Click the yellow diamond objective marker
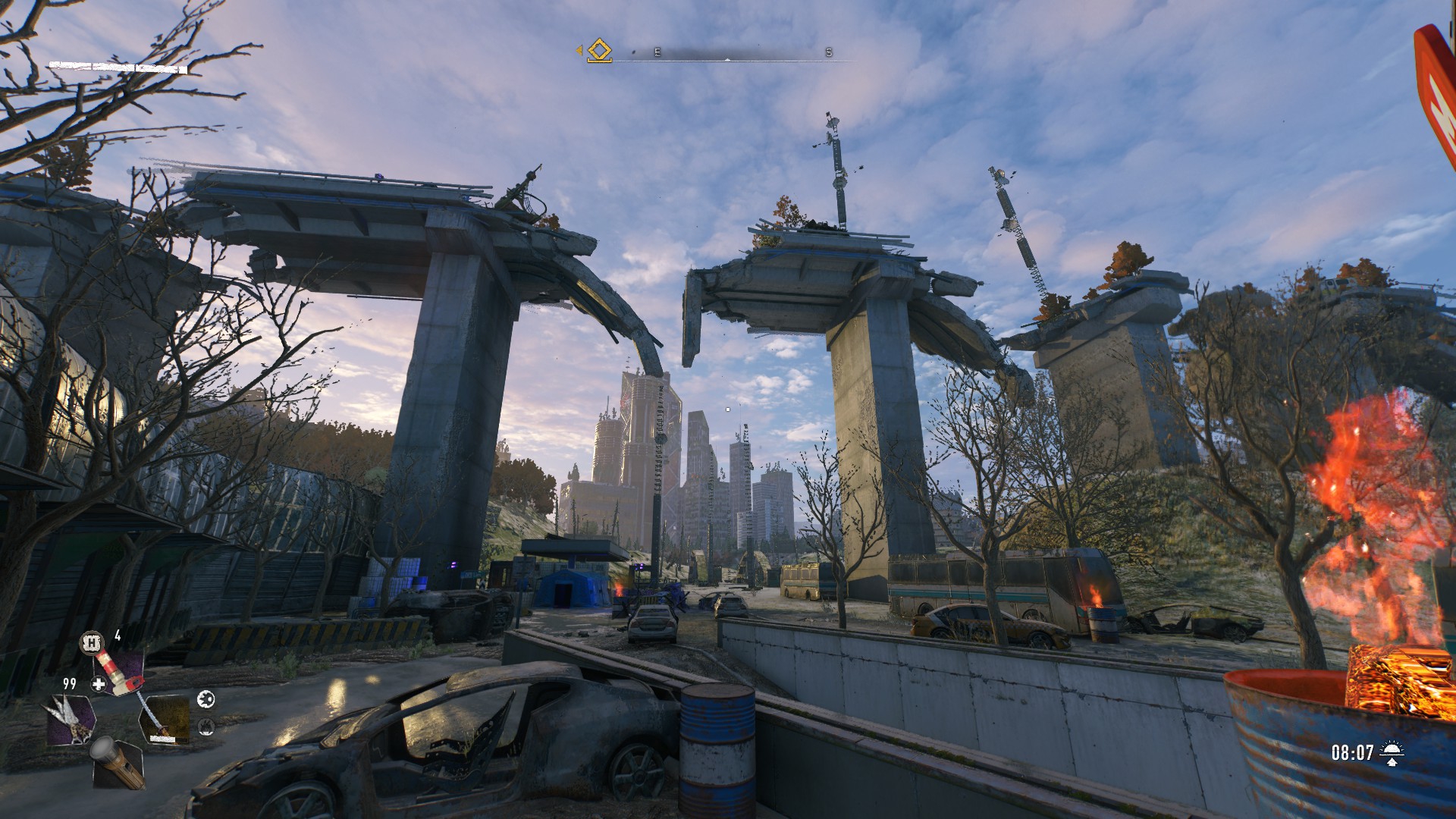 pos(599,51)
